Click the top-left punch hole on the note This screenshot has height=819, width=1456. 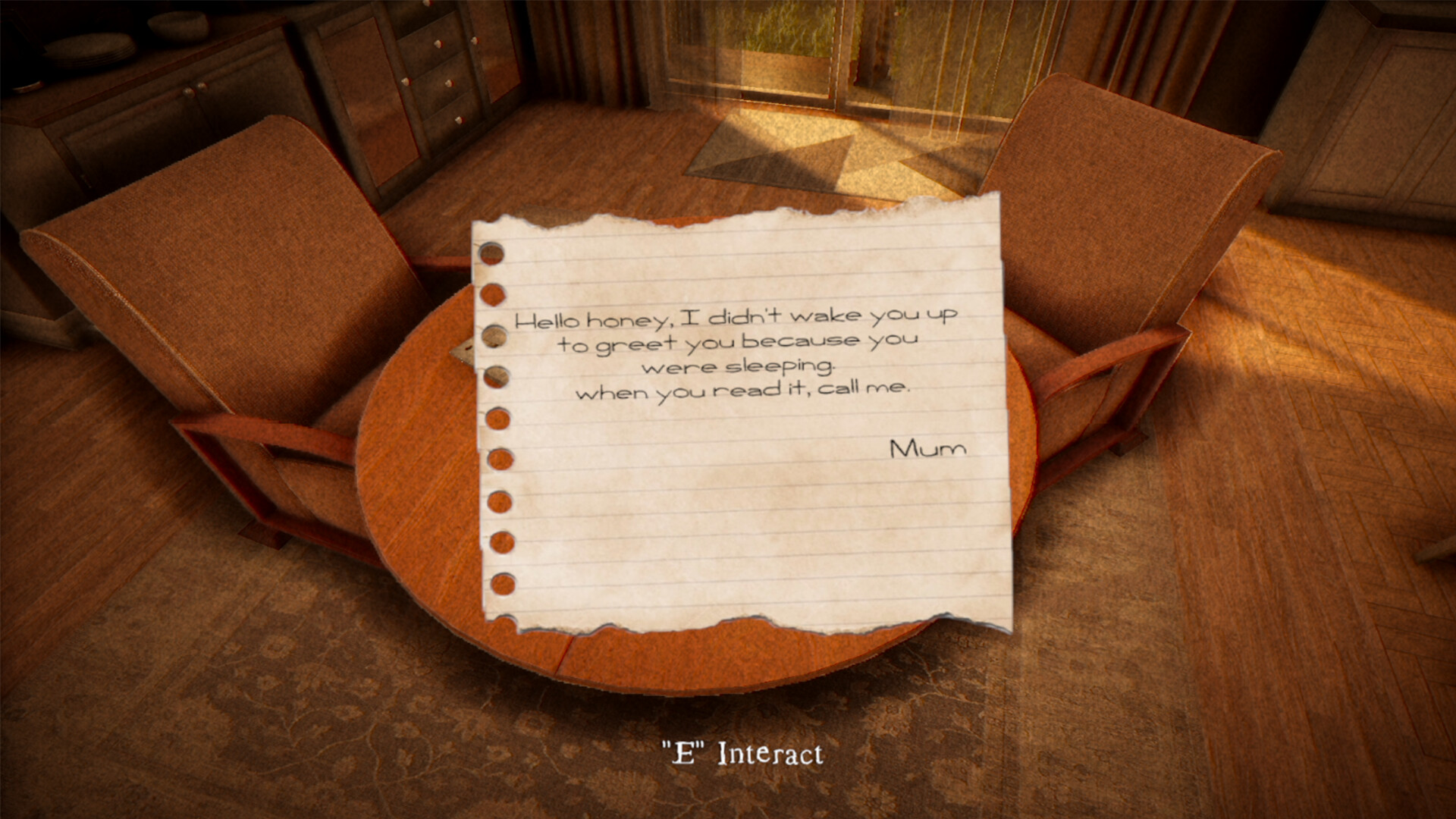491,253
